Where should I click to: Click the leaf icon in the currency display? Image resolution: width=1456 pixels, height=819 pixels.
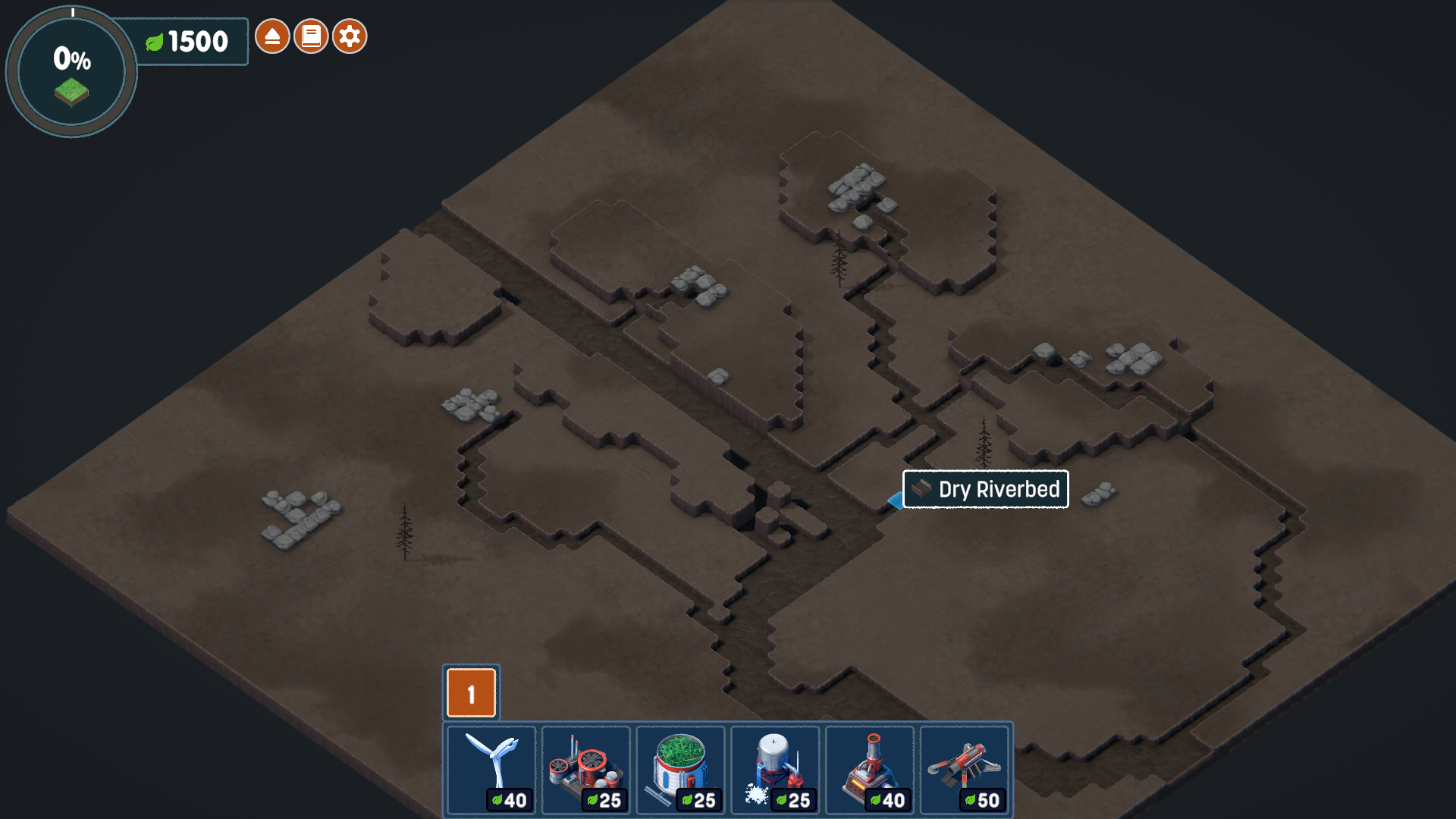click(155, 42)
